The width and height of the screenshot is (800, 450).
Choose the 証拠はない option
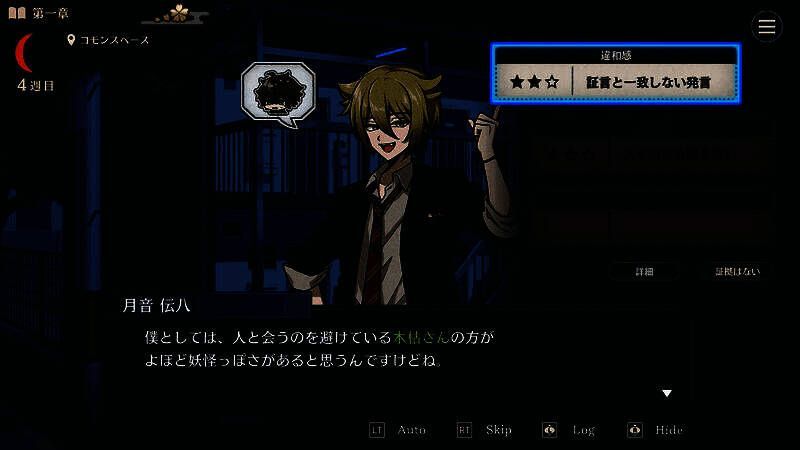(x=737, y=271)
